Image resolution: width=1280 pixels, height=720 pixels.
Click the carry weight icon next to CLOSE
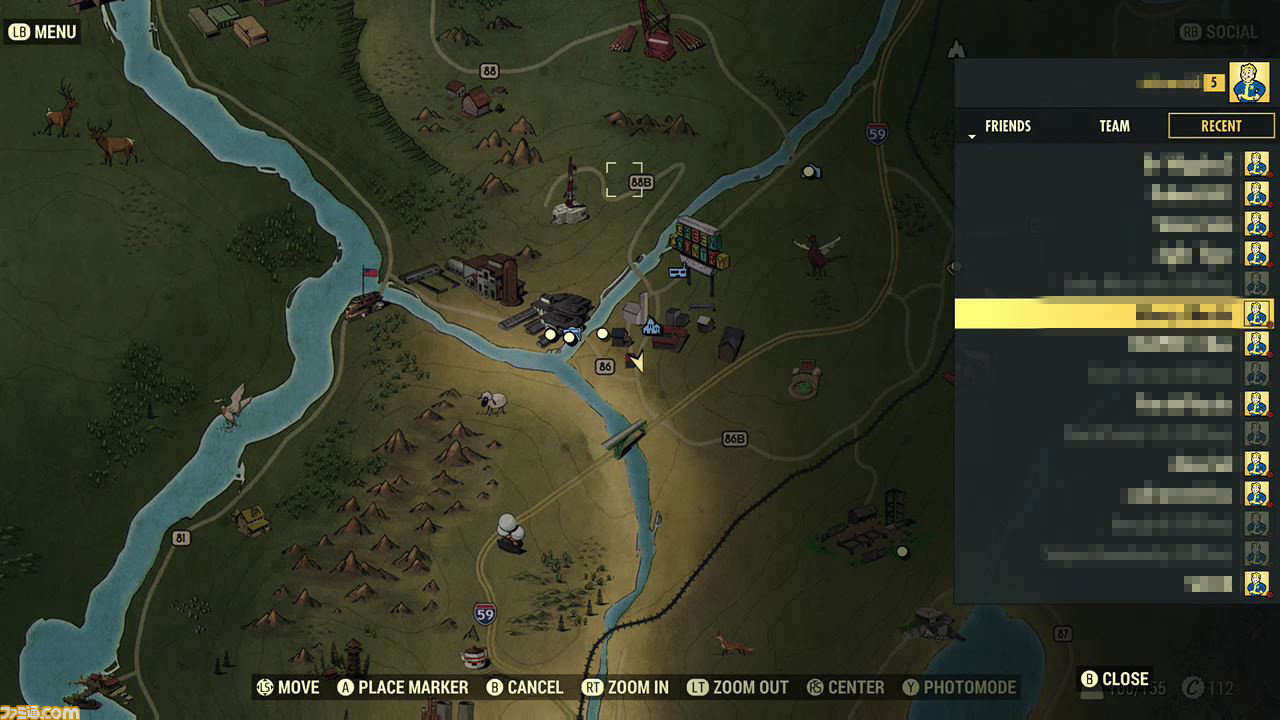pyautogui.click(x=1092, y=692)
